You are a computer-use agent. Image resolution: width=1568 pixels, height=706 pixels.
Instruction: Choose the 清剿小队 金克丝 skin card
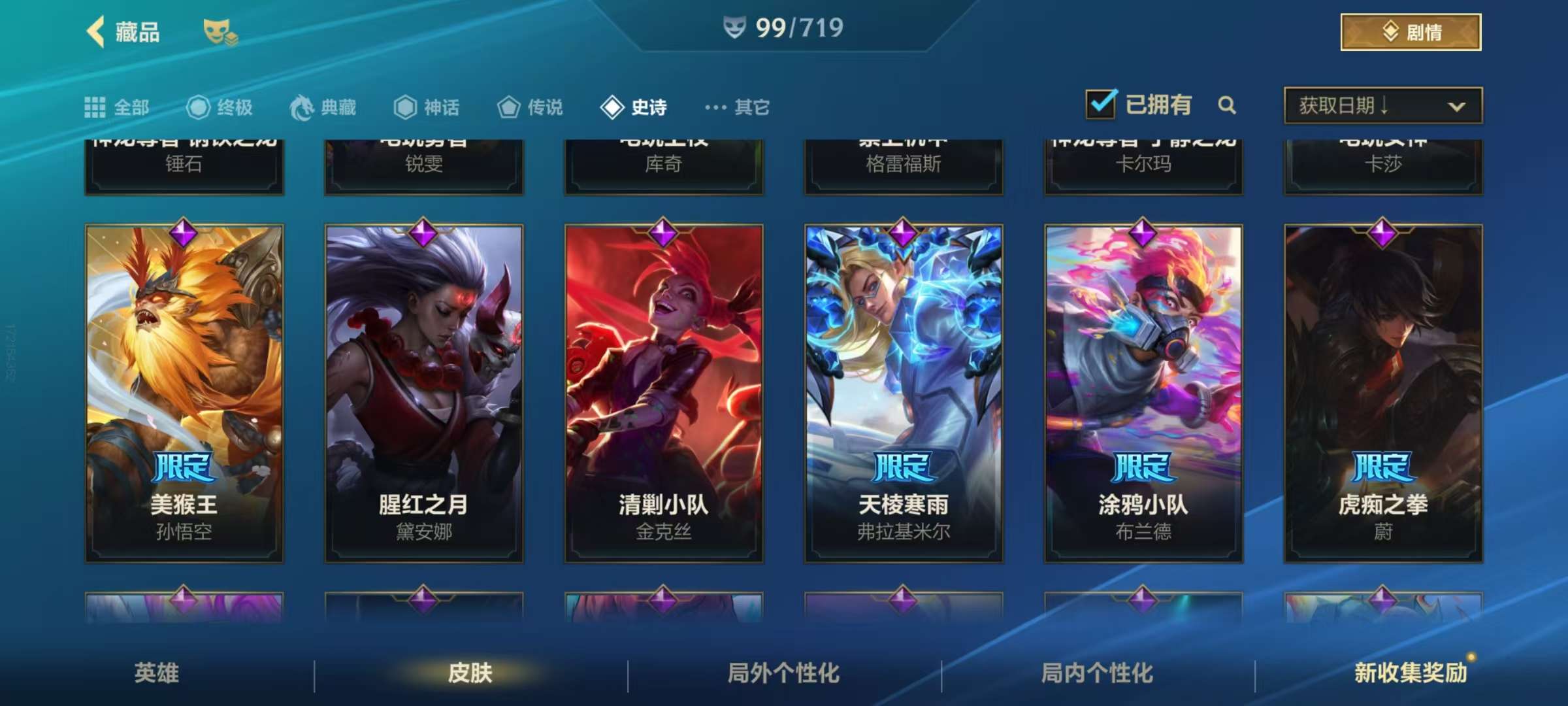(664, 394)
